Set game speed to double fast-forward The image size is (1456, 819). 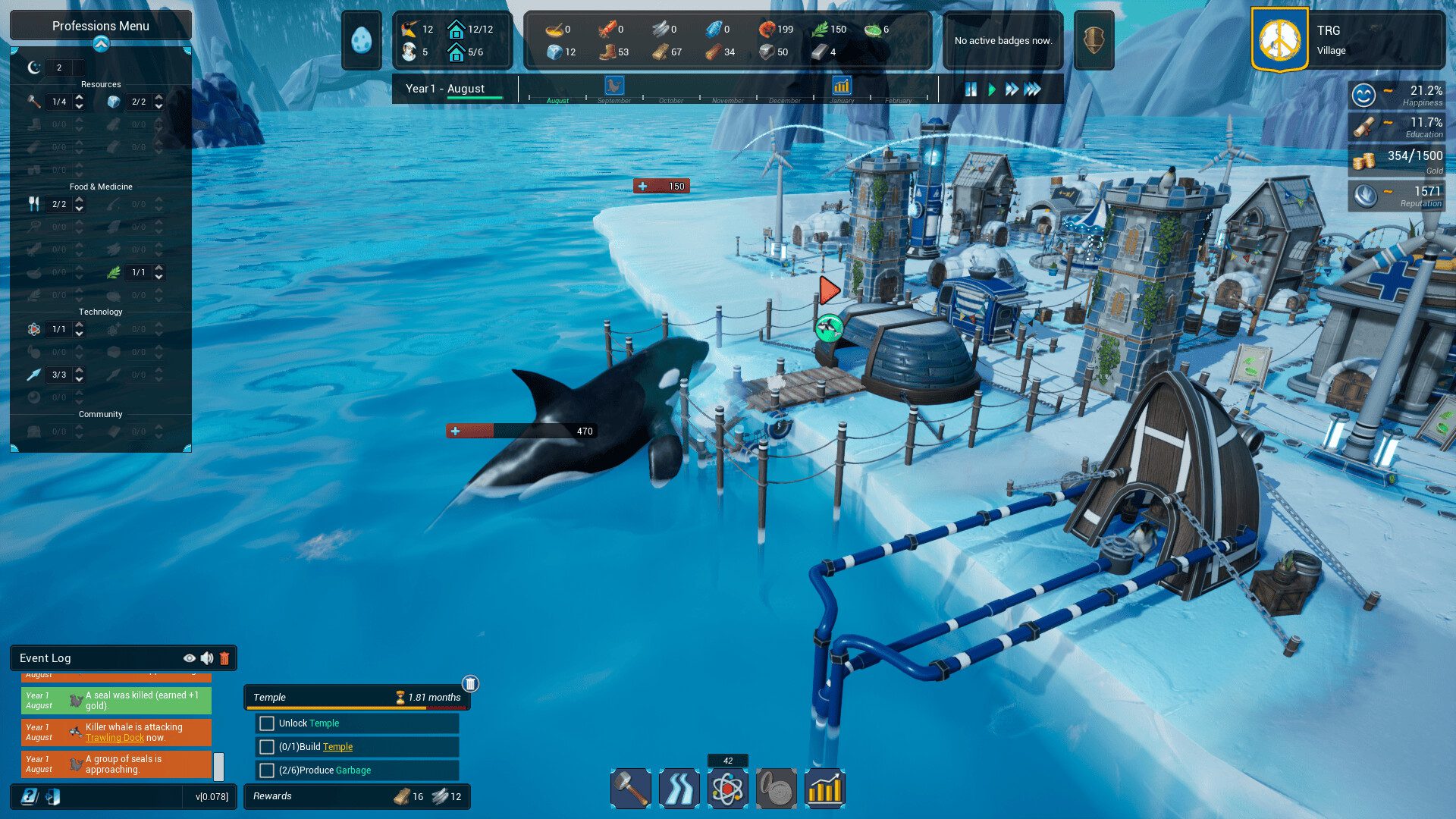point(1012,89)
